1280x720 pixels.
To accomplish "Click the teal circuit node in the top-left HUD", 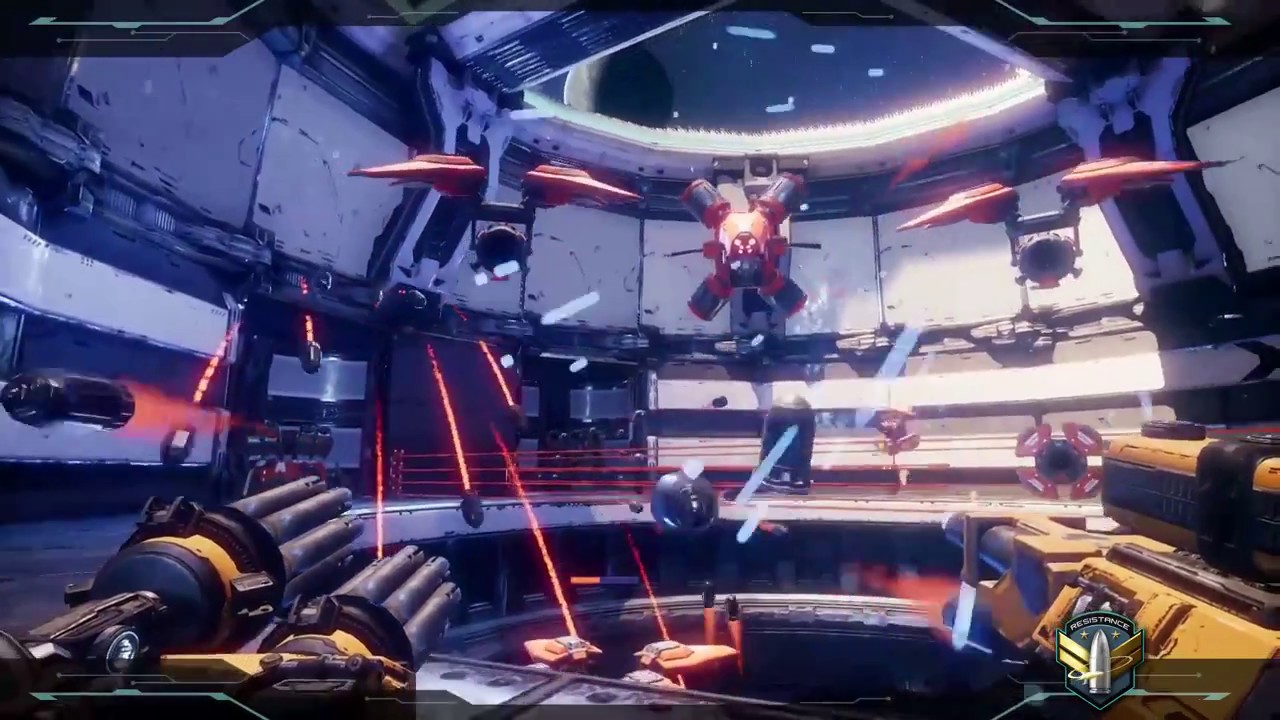I will coord(132,33).
